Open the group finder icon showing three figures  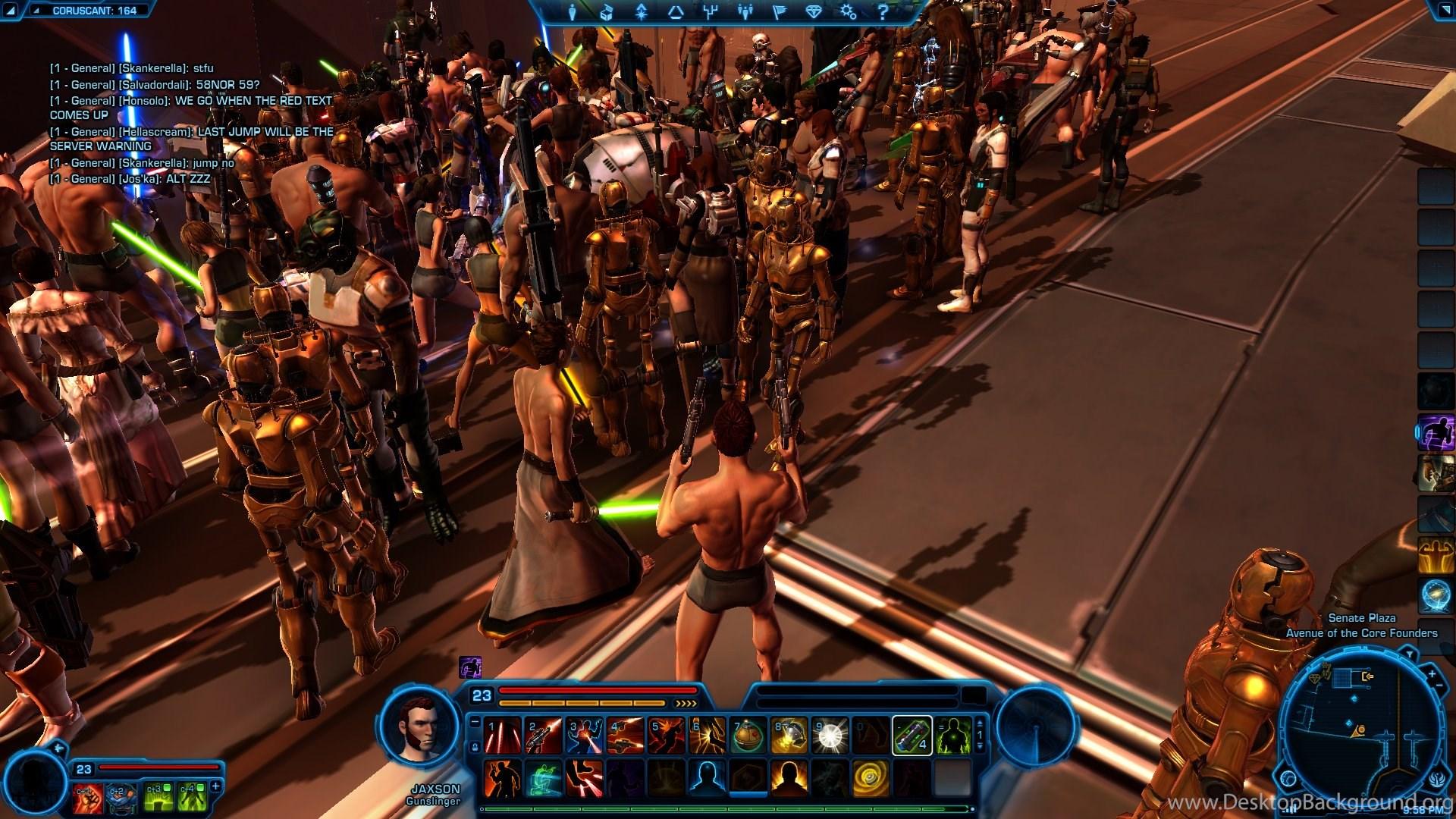745,12
